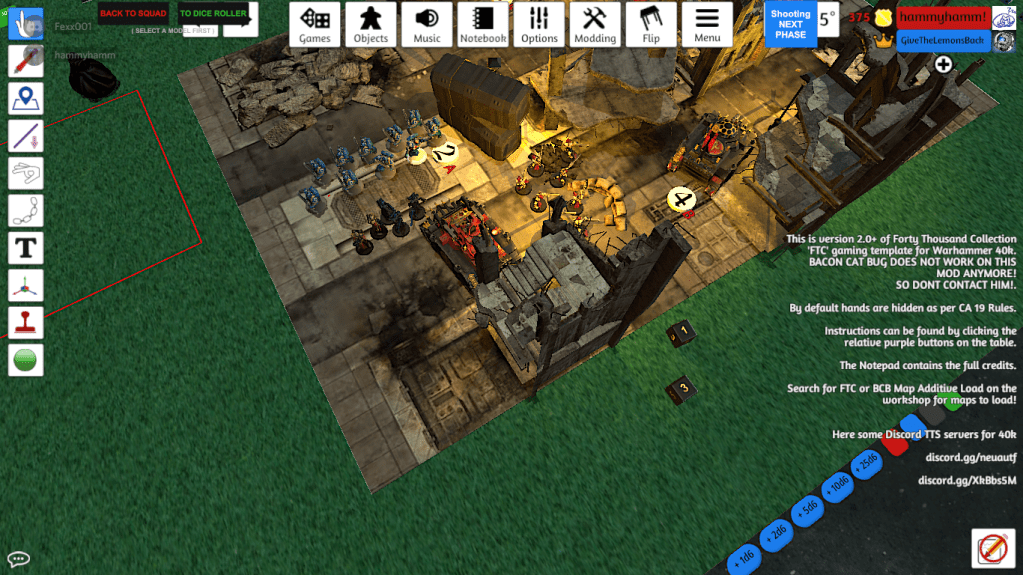
Task: Choose the paint brush draw tool
Action: click(x=25, y=61)
